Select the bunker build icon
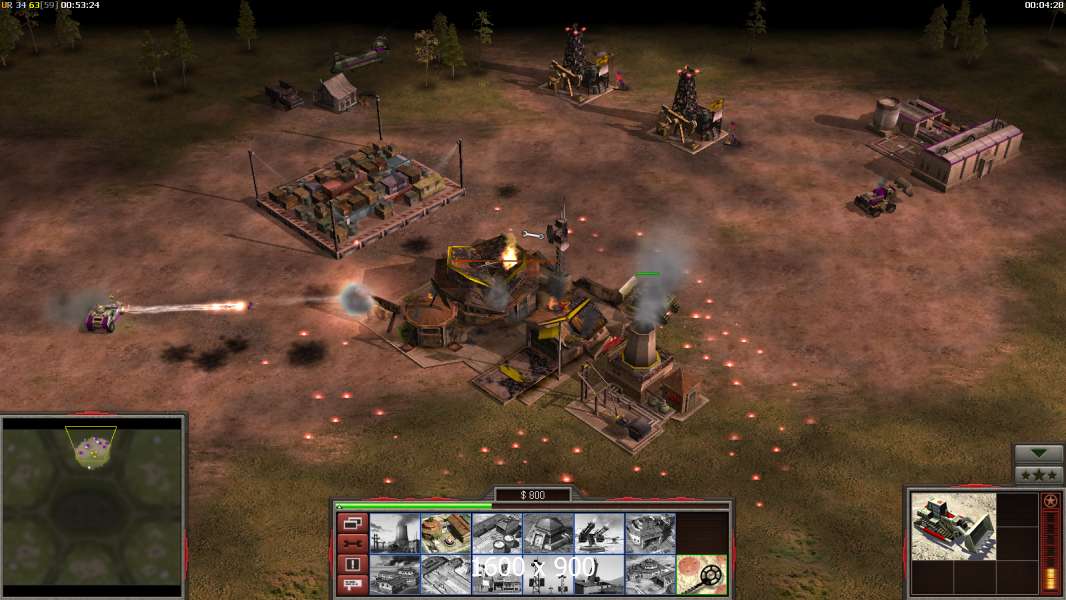The height and width of the screenshot is (600, 1066). (548, 533)
